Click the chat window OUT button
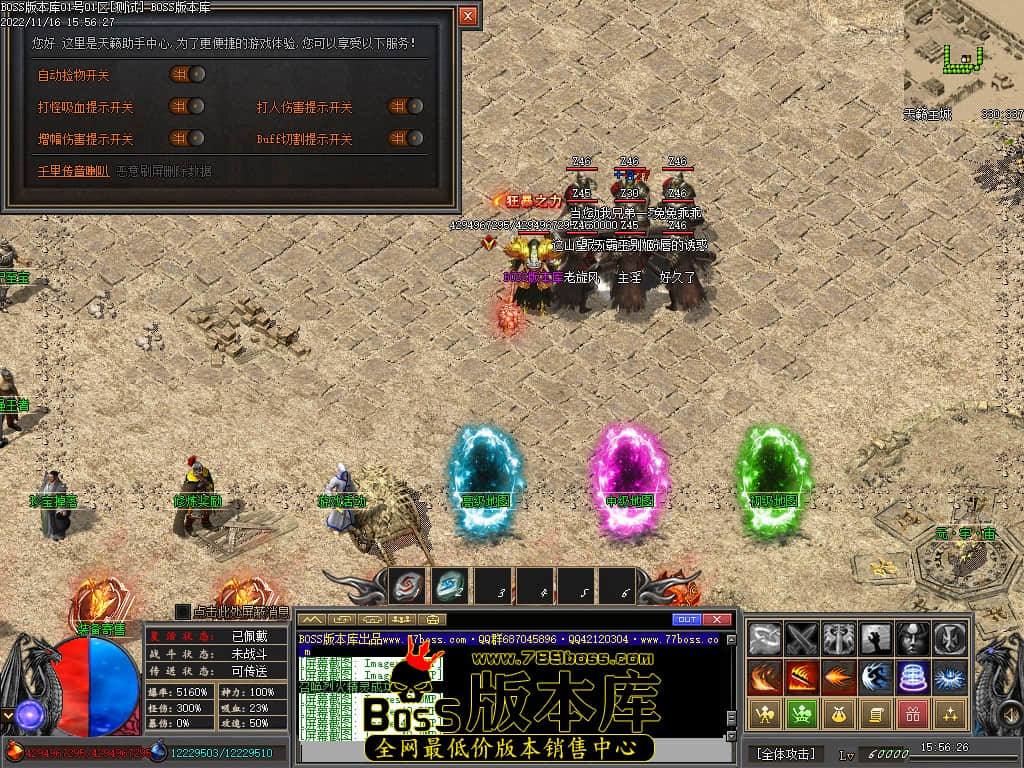The height and width of the screenshot is (768, 1024). click(686, 620)
